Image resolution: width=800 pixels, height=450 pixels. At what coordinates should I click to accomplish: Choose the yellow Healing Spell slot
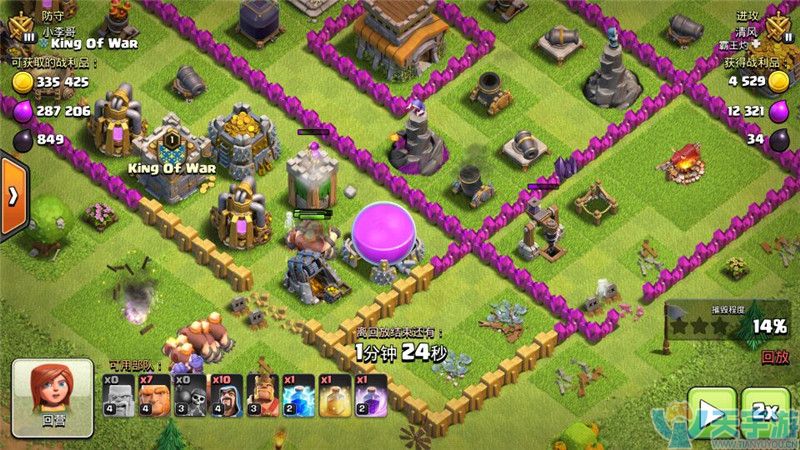click(331, 396)
